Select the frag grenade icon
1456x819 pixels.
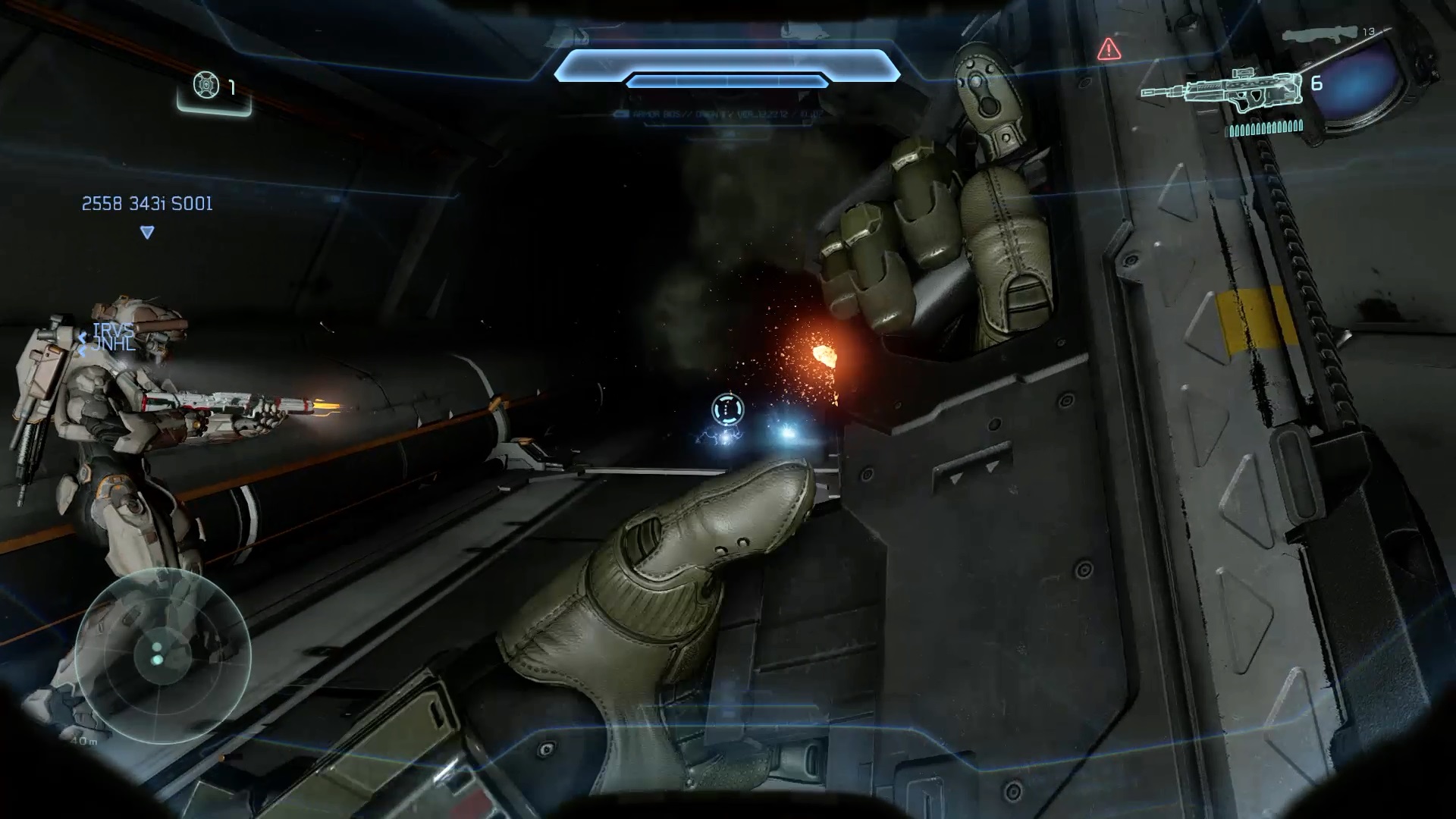206,86
